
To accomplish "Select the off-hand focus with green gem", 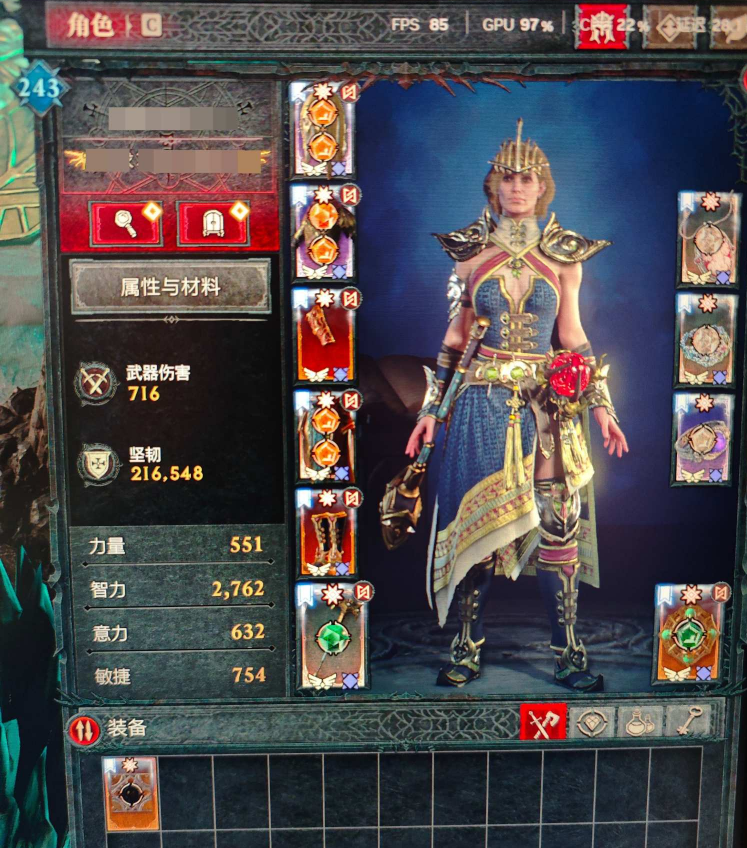I will 690,635.
